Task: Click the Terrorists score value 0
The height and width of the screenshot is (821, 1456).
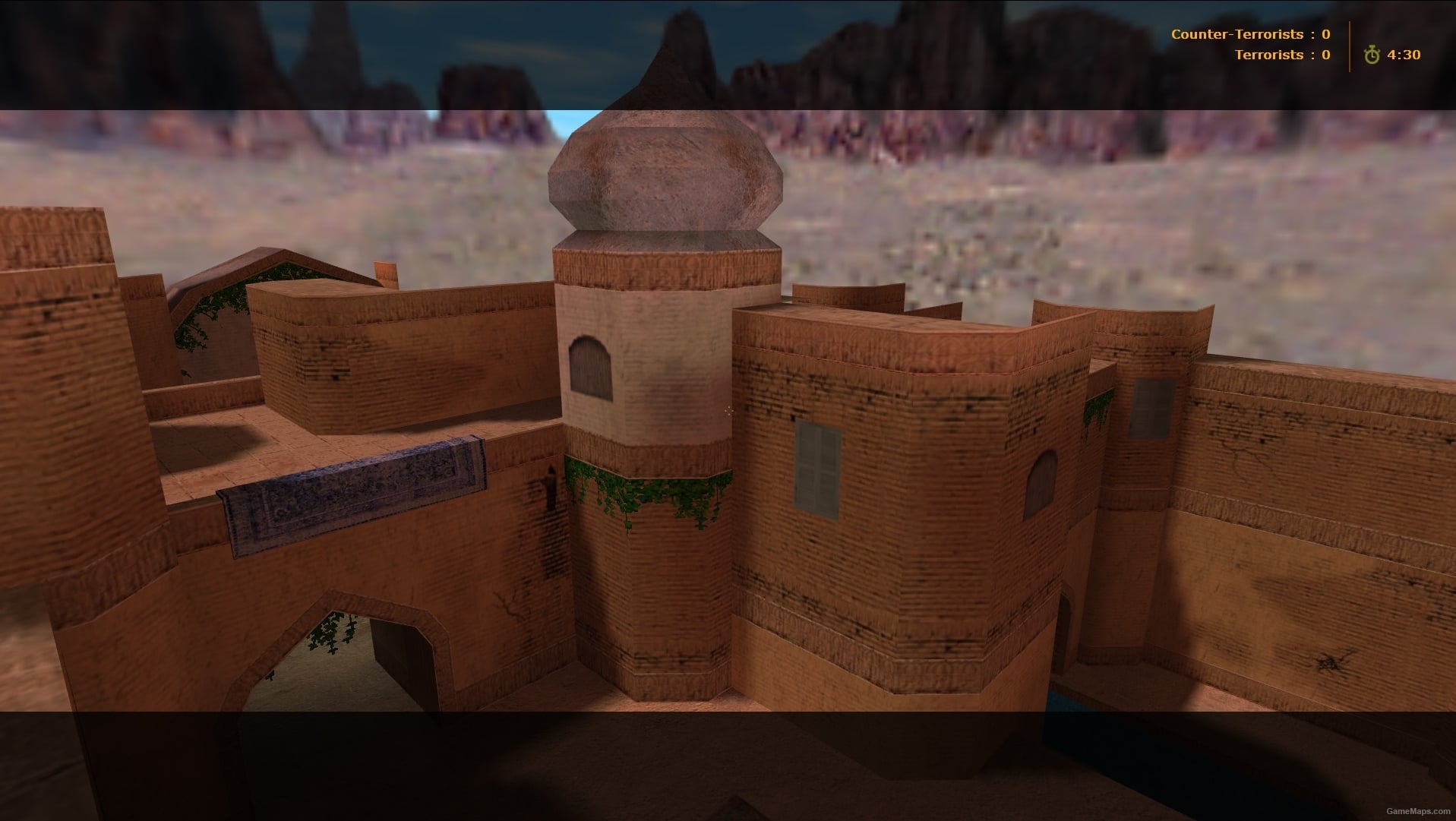Action: coord(1326,54)
